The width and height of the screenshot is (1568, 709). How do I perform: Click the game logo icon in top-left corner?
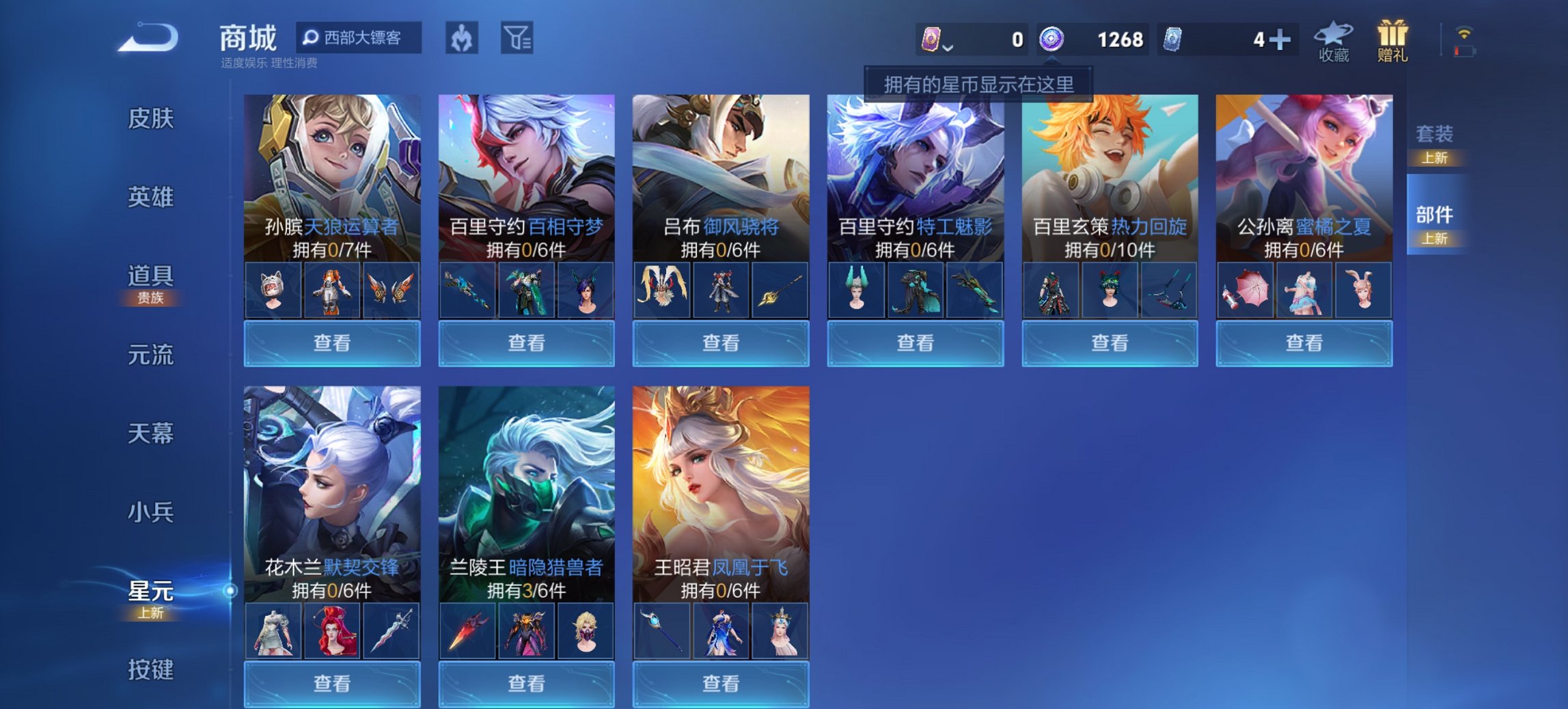pos(150,39)
